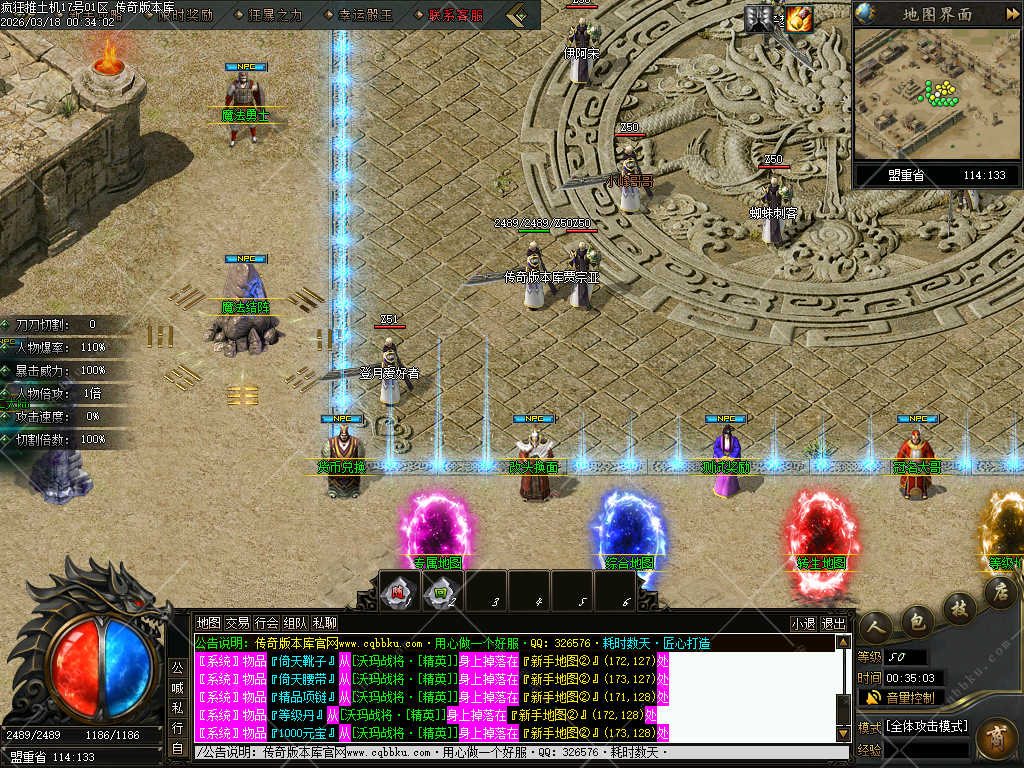Click the flaming fist buff icon
The width and height of the screenshot is (1024, 768).
[x=798, y=18]
